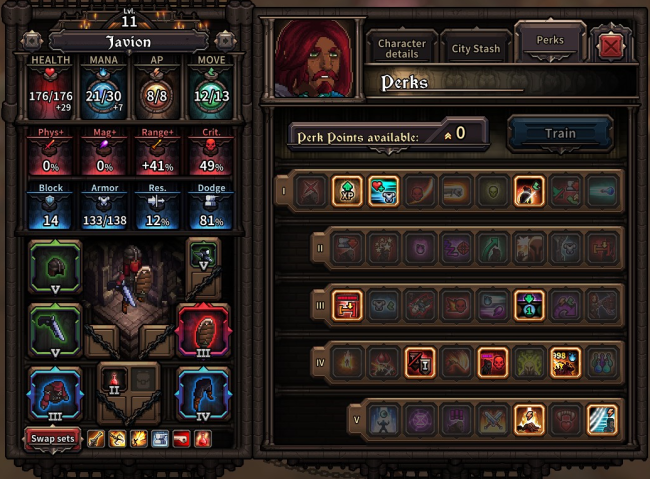Pick the red treasure chest perk in tier III
This screenshot has width=650, height=479.
click(347, 305)
